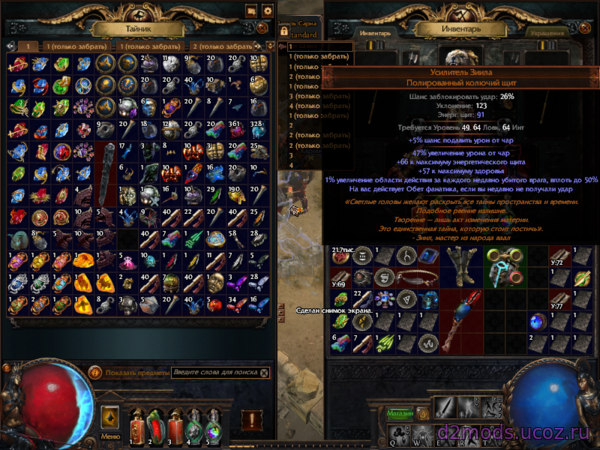Open stash settings gear button
Image resolution: width=600 pixels, height=450 pixels.
(x=267, y=11)
